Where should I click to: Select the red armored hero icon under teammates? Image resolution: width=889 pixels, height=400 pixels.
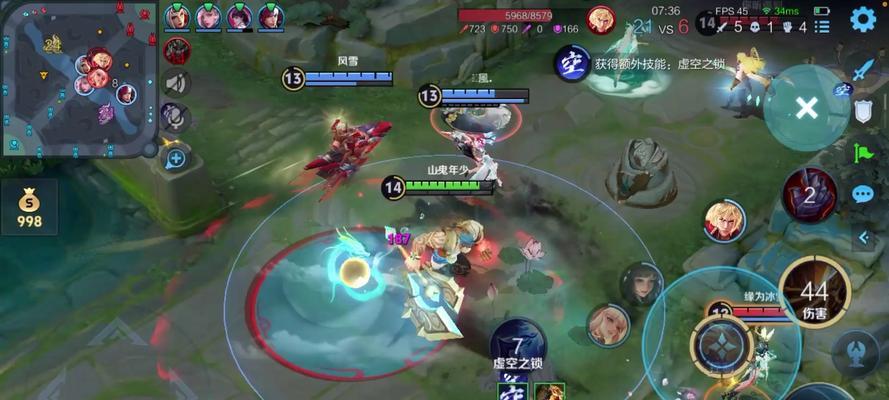177,50
